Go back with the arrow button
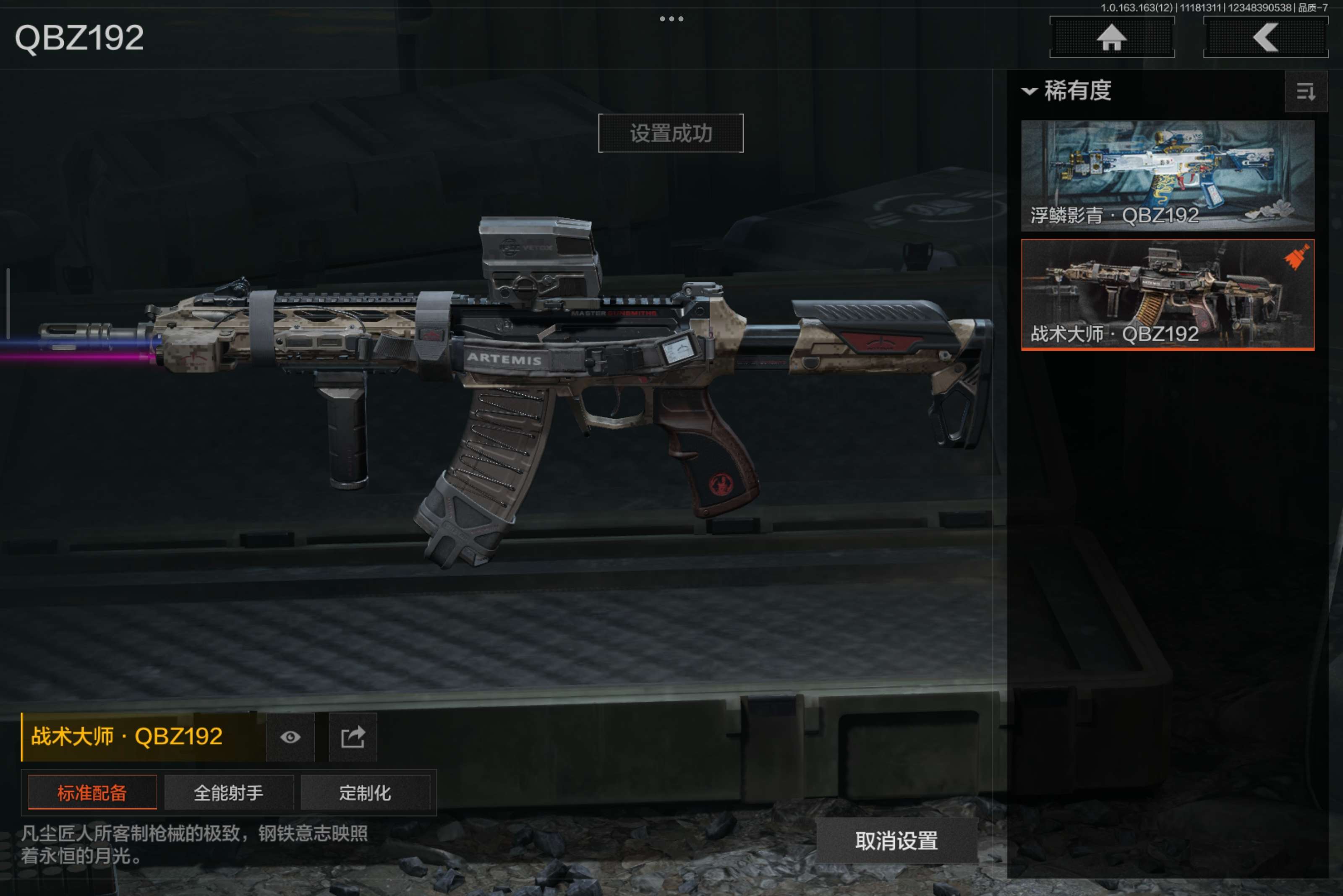The height and width of the screenshot is (896, 1343). point(1265,38)
